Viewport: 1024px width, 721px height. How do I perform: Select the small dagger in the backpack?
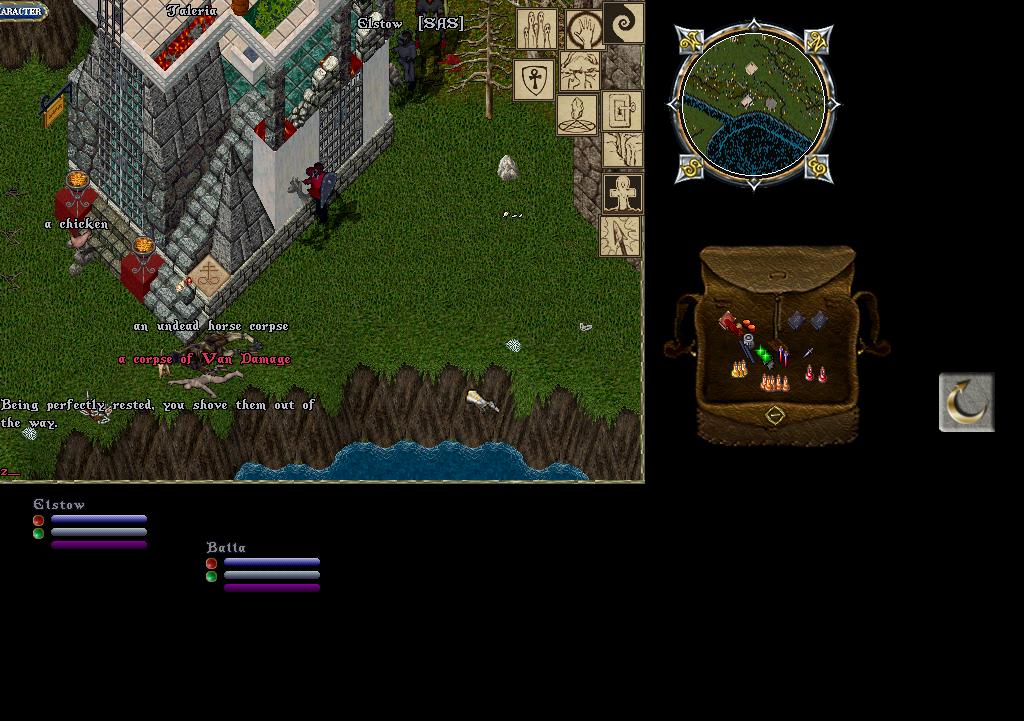807,354
